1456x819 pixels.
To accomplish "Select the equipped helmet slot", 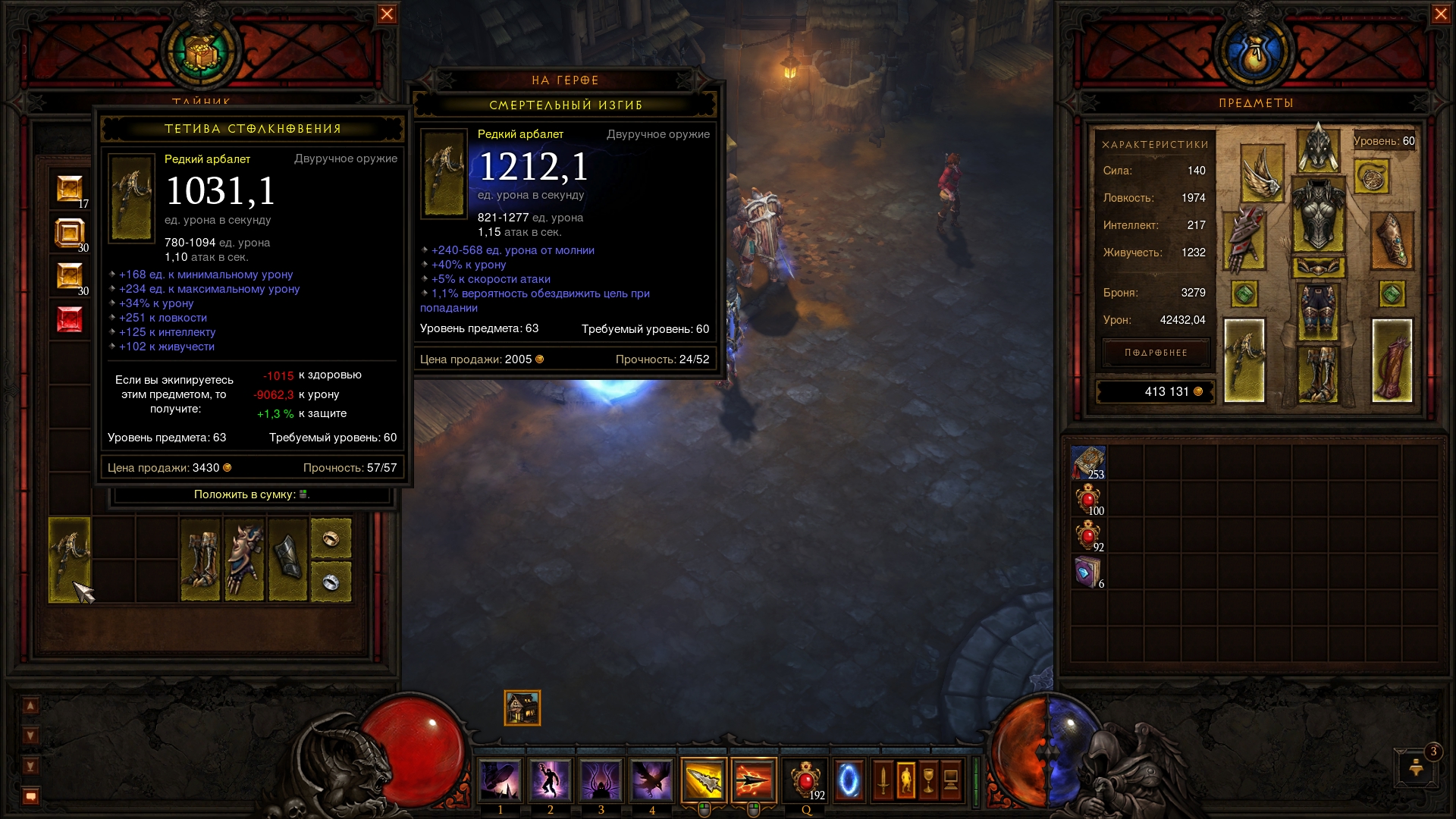I will pos(1318,149).
